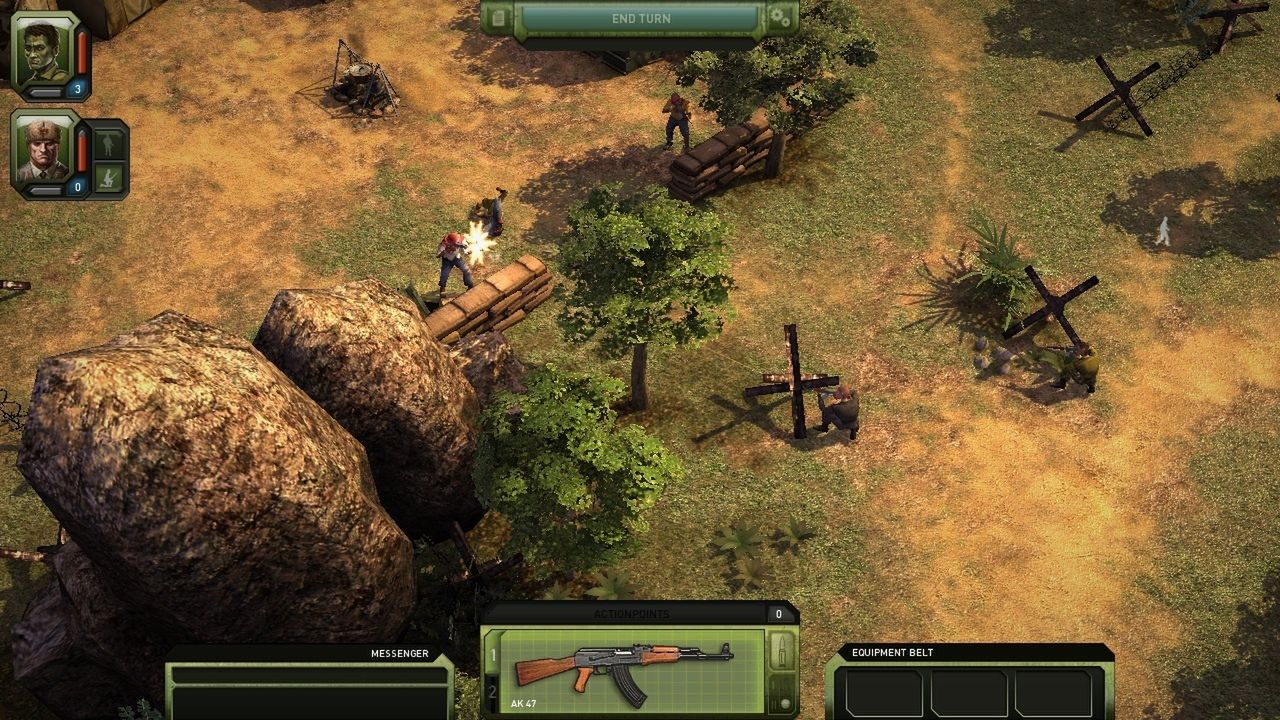Open the document log icon beside End Turn
Screen dimensions: 1280x720
(498, 18)
